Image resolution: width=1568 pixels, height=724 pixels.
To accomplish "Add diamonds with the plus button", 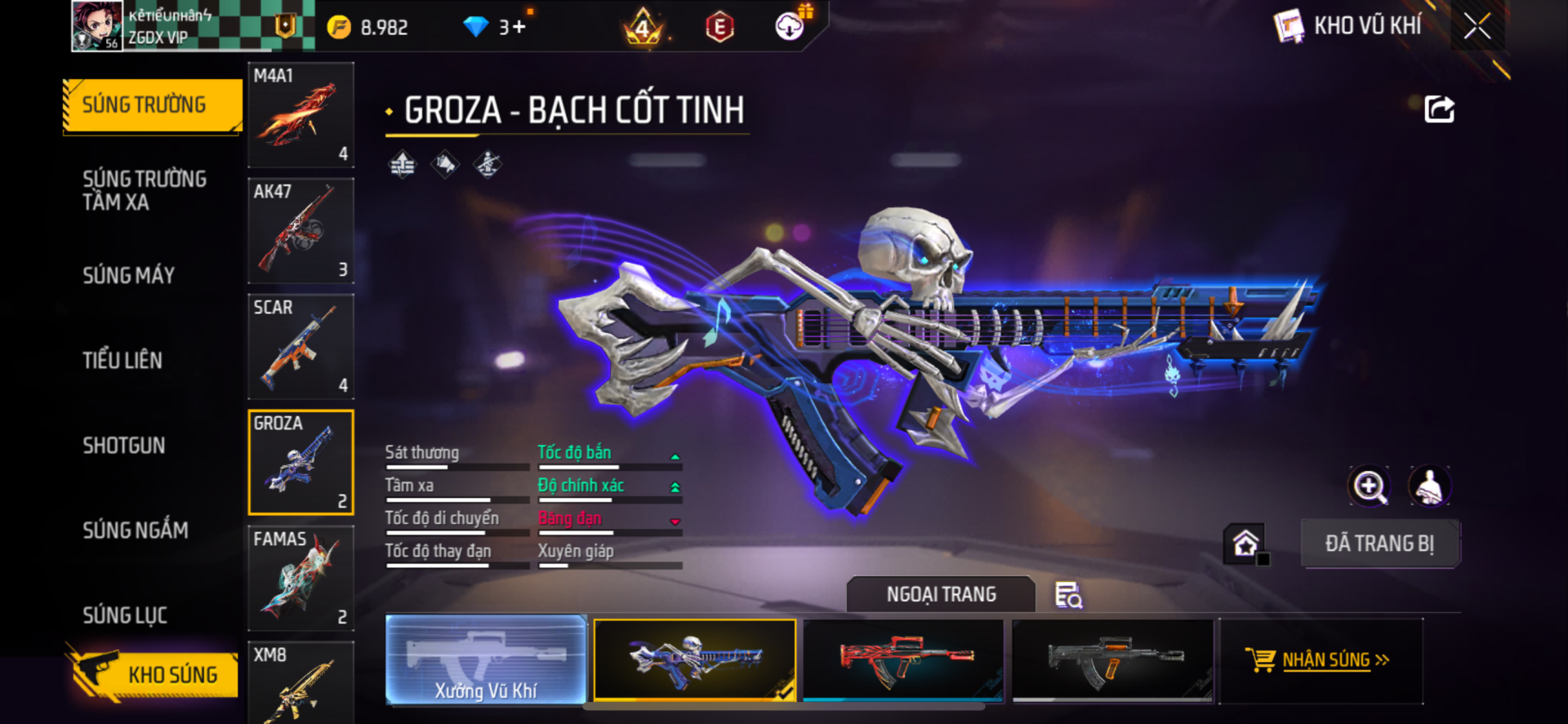I will tap(519, 27).
